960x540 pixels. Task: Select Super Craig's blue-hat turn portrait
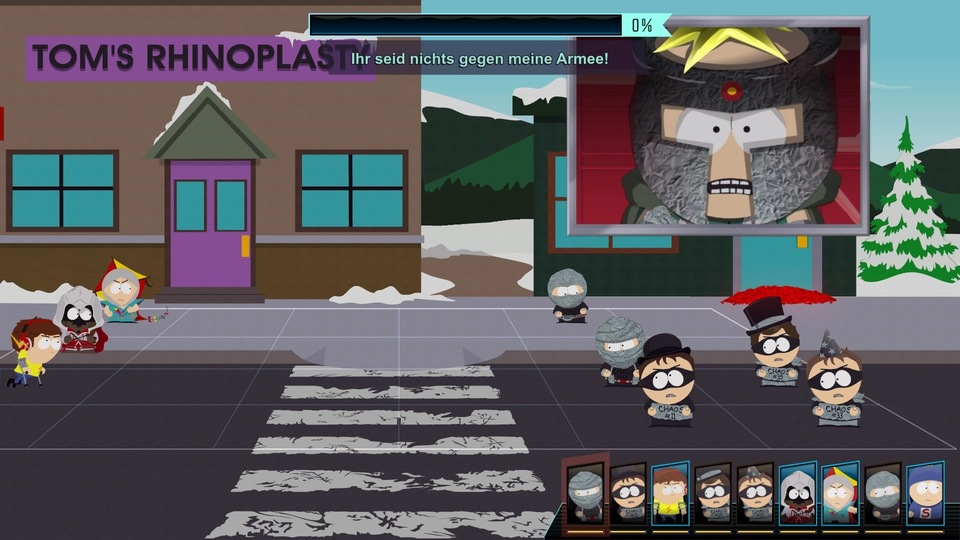point(926,493)
